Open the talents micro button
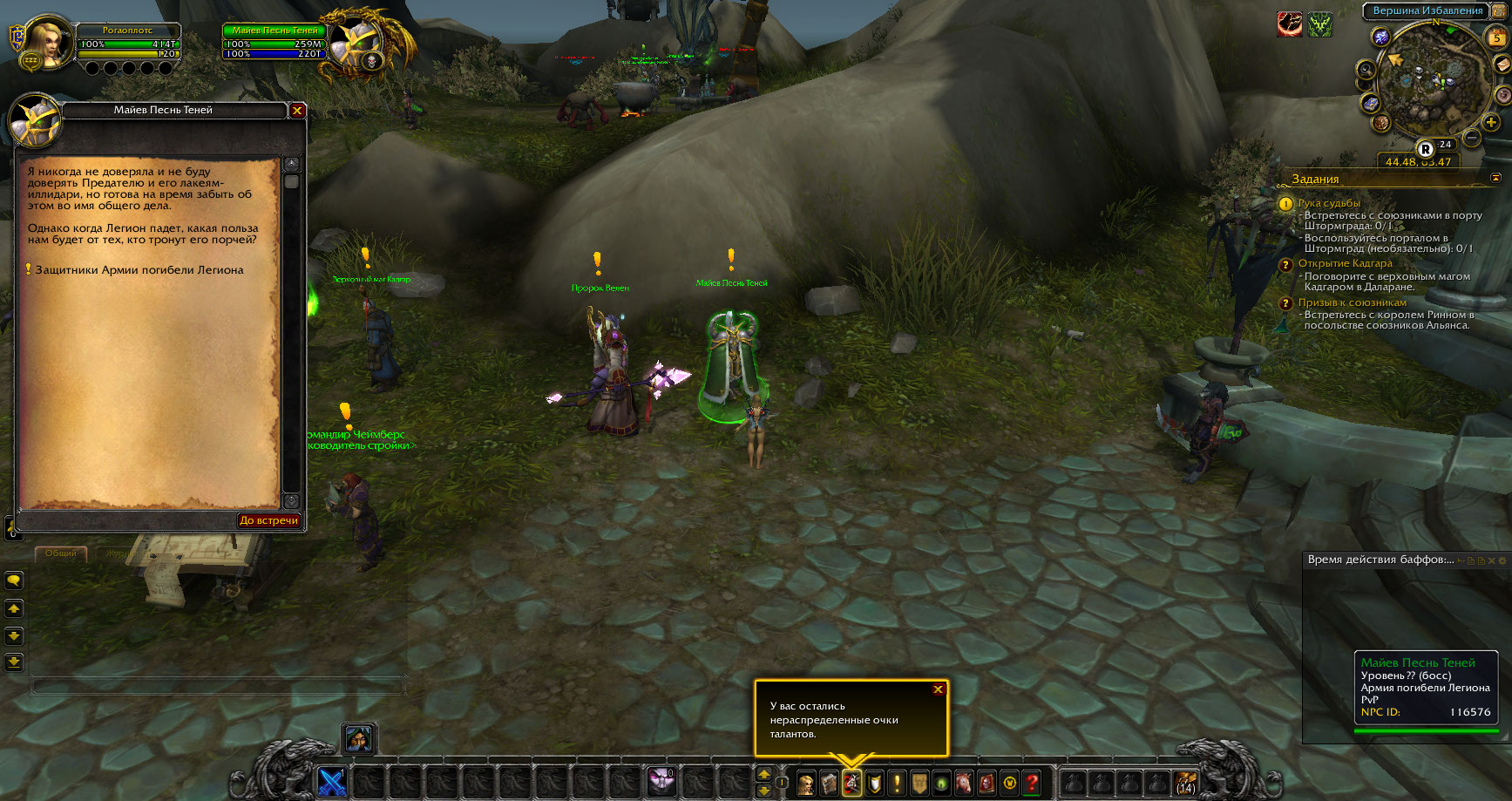Screen dimensions: 1512x801 tap(852, 783)
